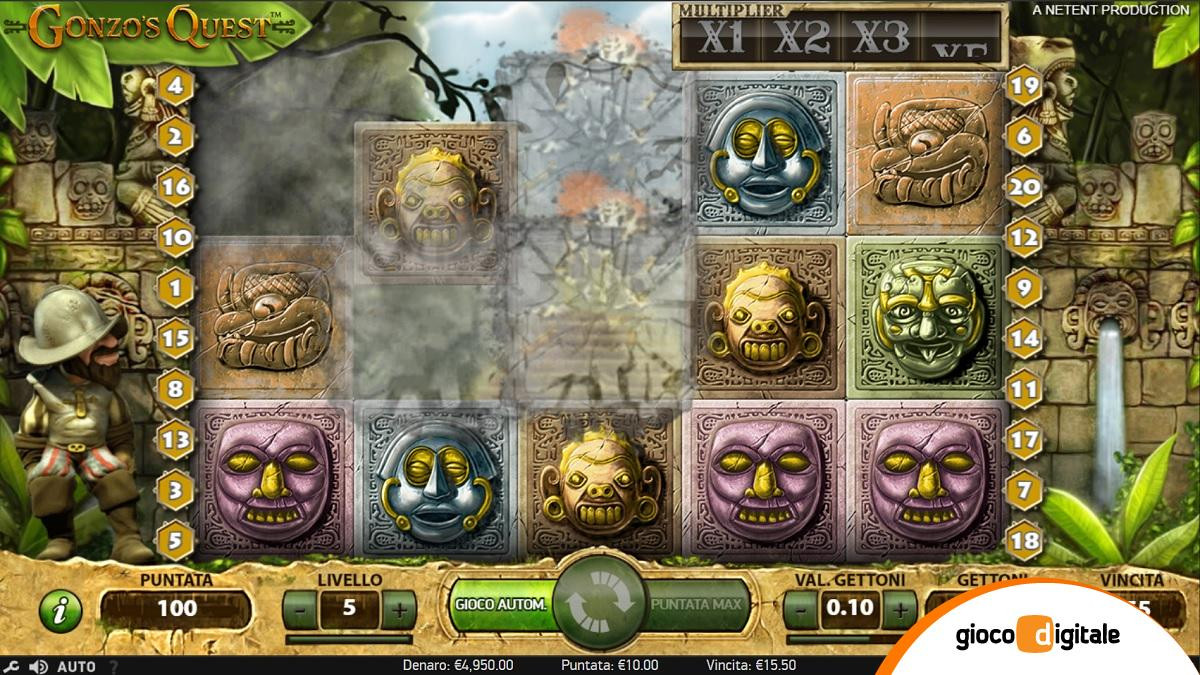Show payline number 16

coord(176,186)
